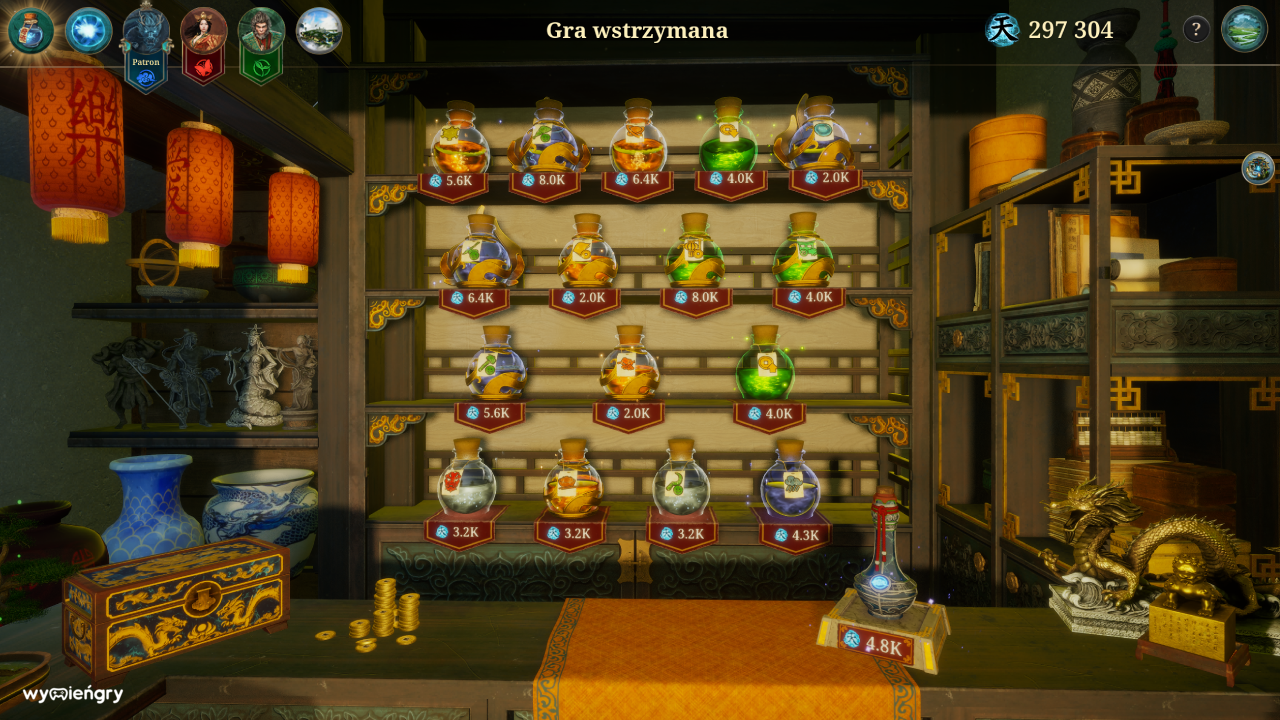Click the round landscape button beside help

coord(1244,29)
